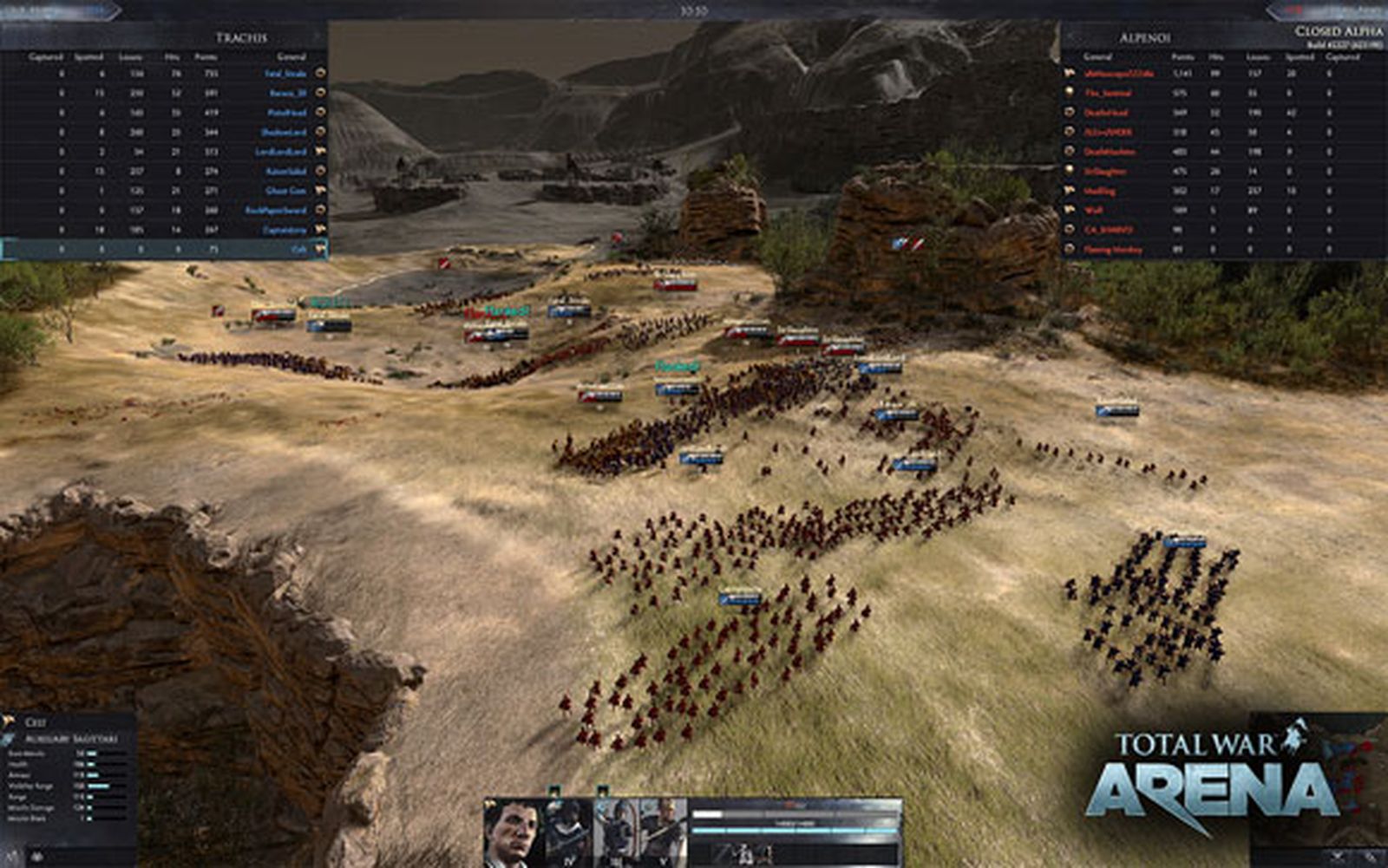Screen dimensions: 1388x868
Task: Adjust the Visibility Range stat bar
Action: click(x=98, y=786)
